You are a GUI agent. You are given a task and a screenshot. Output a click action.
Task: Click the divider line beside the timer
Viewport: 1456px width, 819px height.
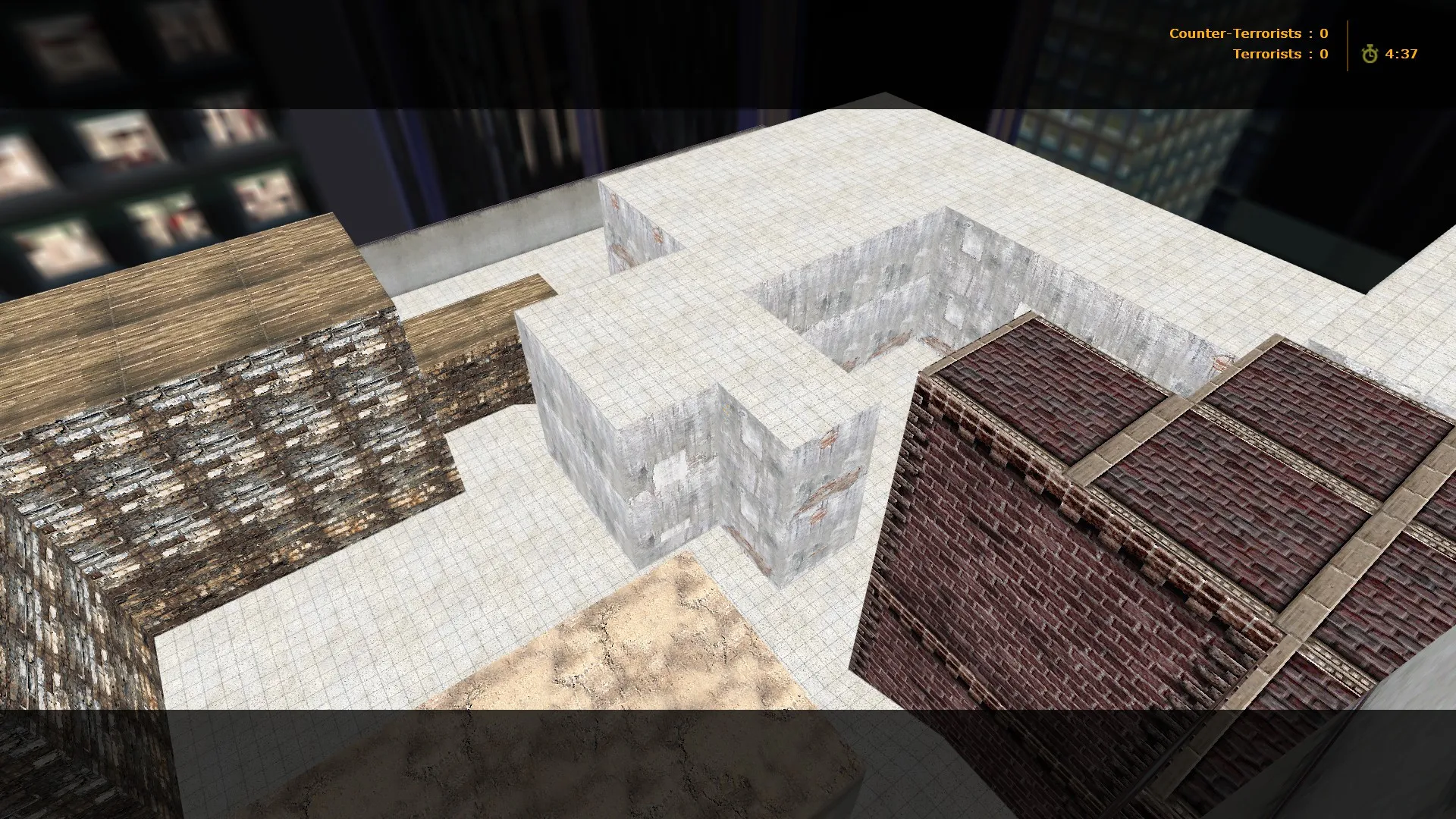tap(1347, 44)
